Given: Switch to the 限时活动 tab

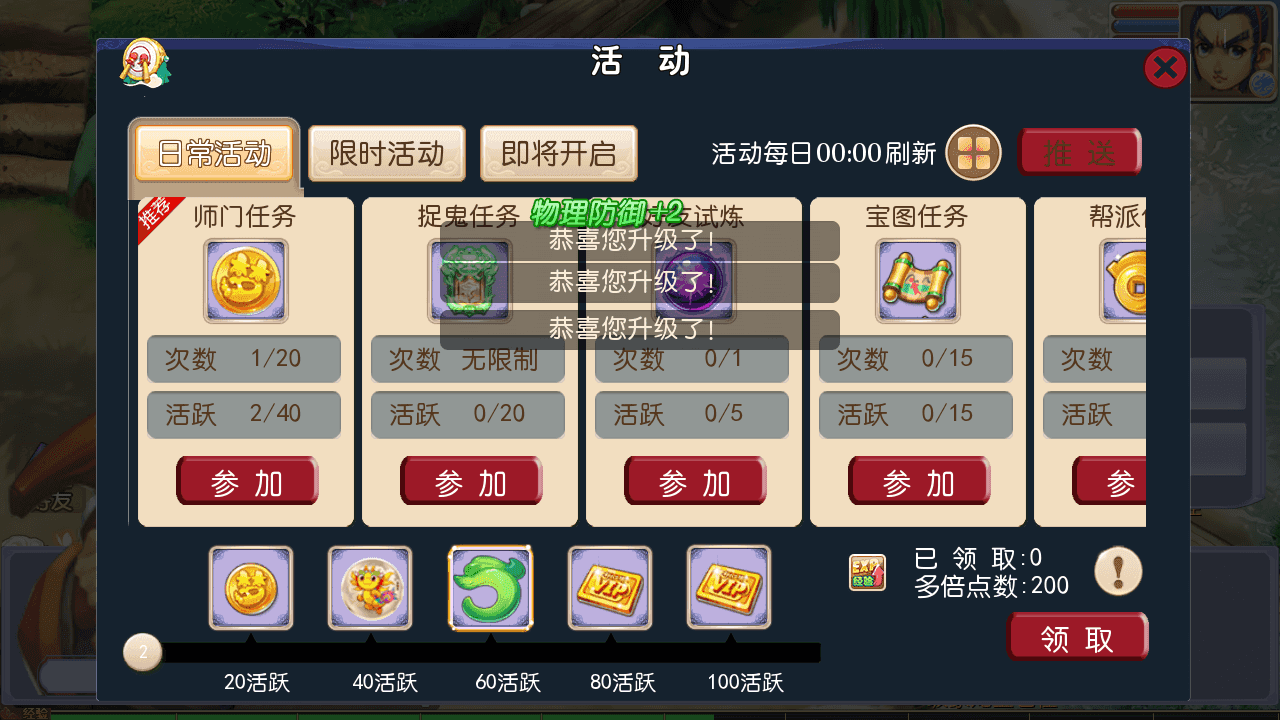Looking at the screenshot, I should [x=386, y=153].
